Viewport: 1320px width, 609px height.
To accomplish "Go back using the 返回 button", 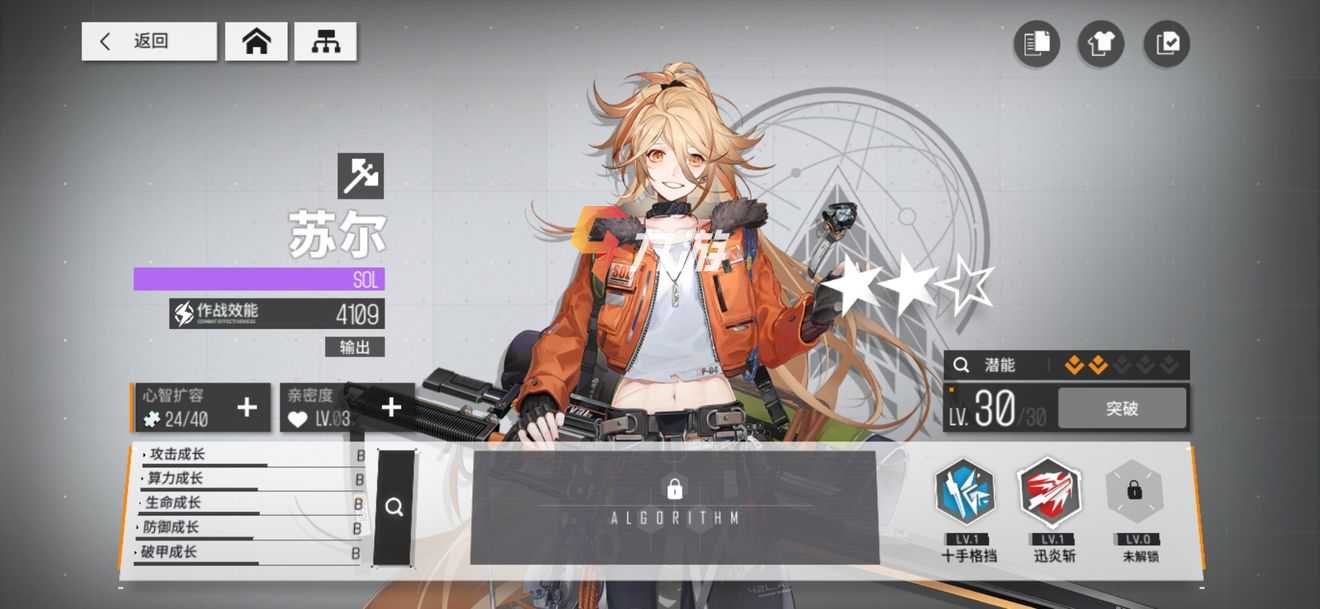I will point(148,41).
